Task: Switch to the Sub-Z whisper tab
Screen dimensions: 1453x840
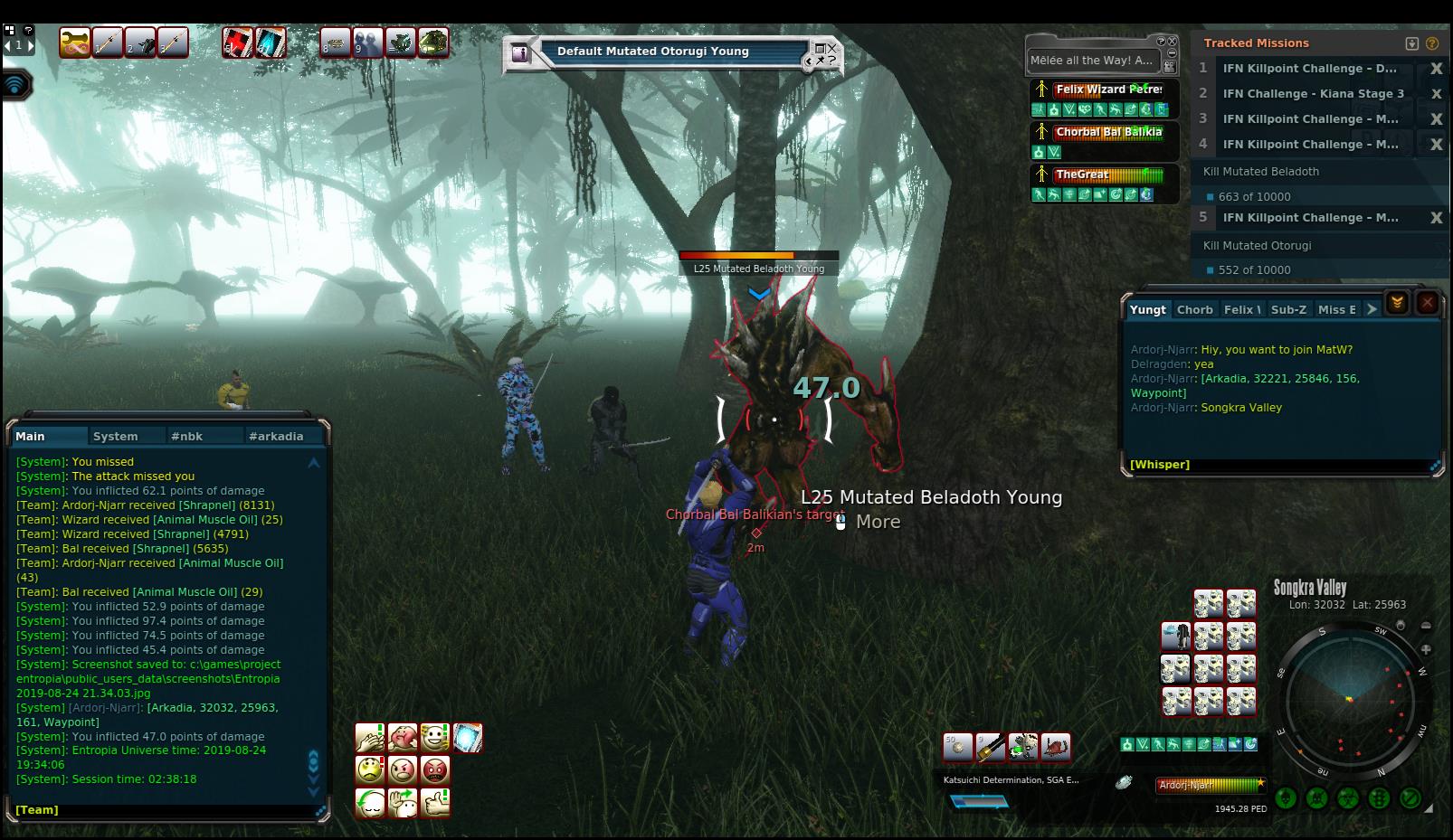Action: click(x=1288, y=309)
